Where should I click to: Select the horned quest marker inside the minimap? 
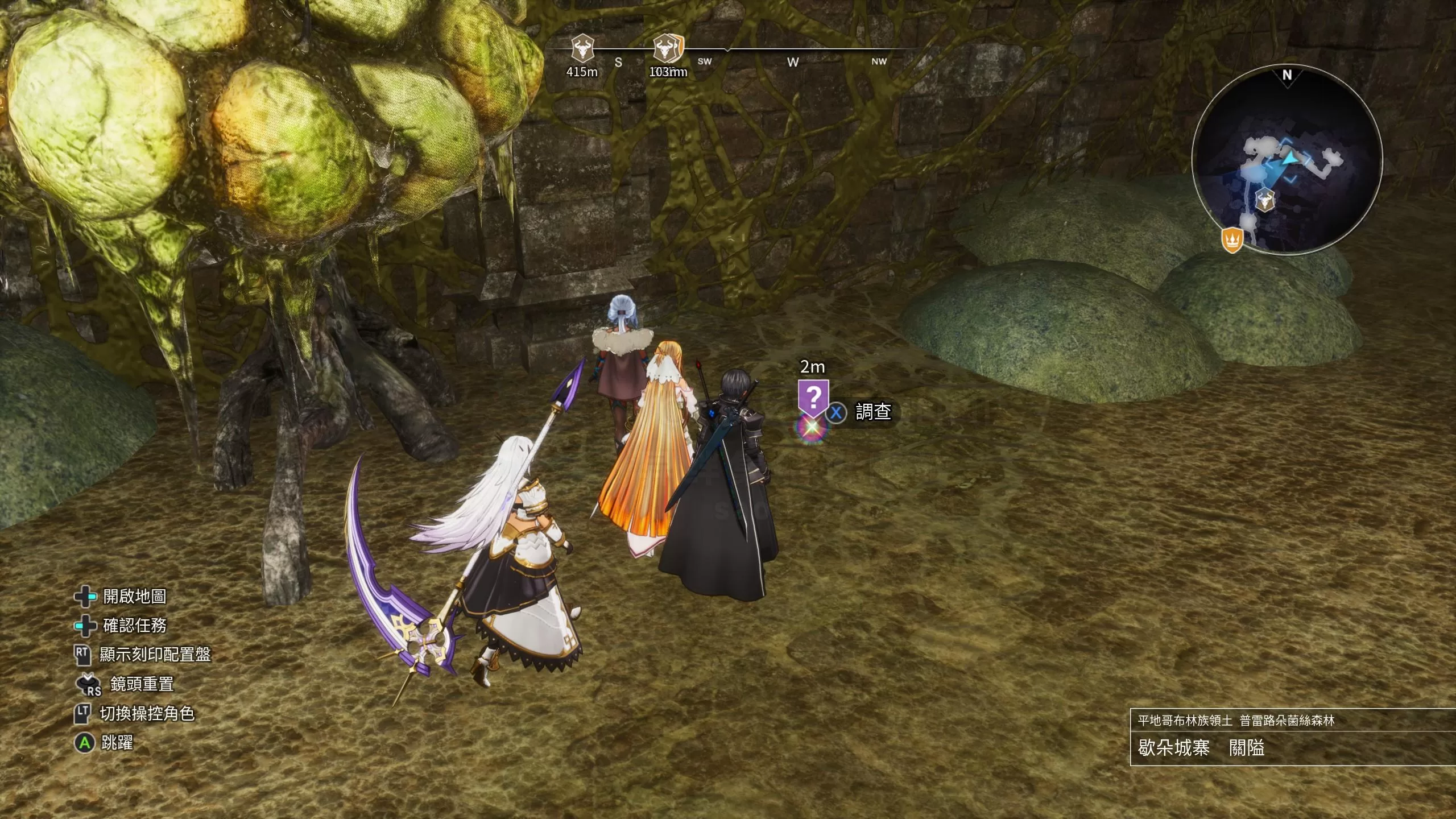[x=1265, y=200]
